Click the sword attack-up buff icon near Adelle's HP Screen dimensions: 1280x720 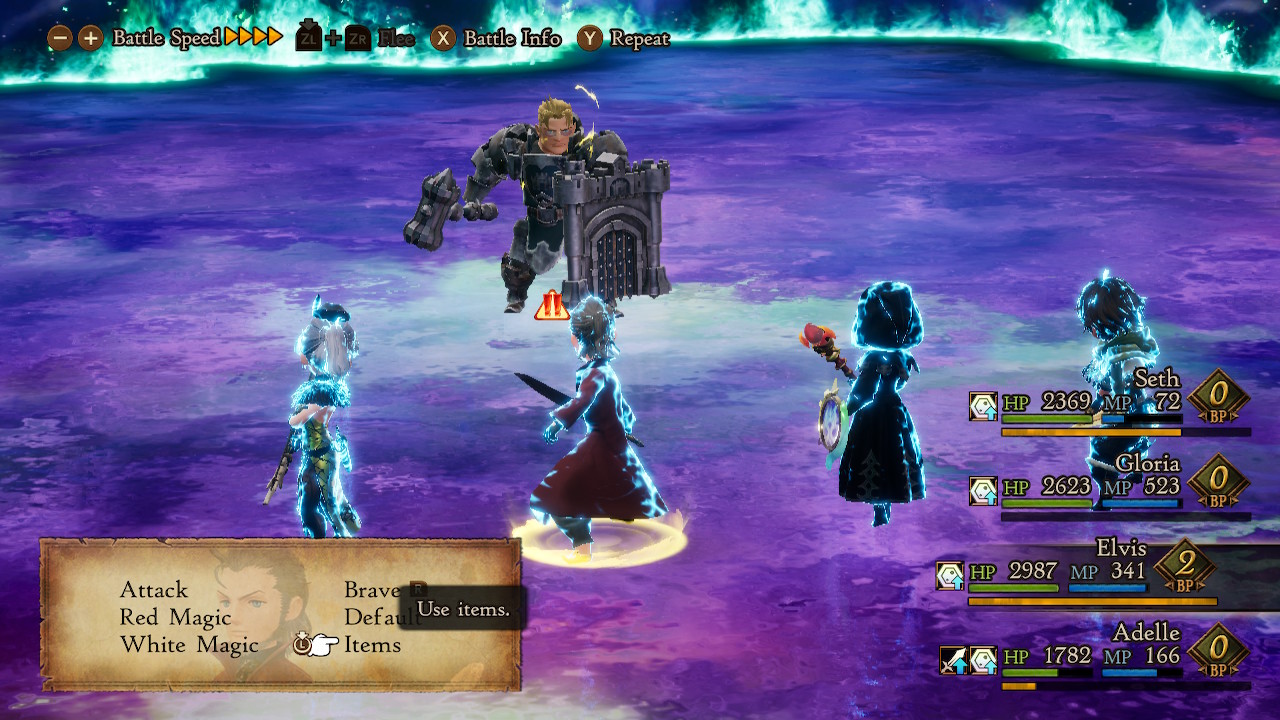[x=953, y=660]
